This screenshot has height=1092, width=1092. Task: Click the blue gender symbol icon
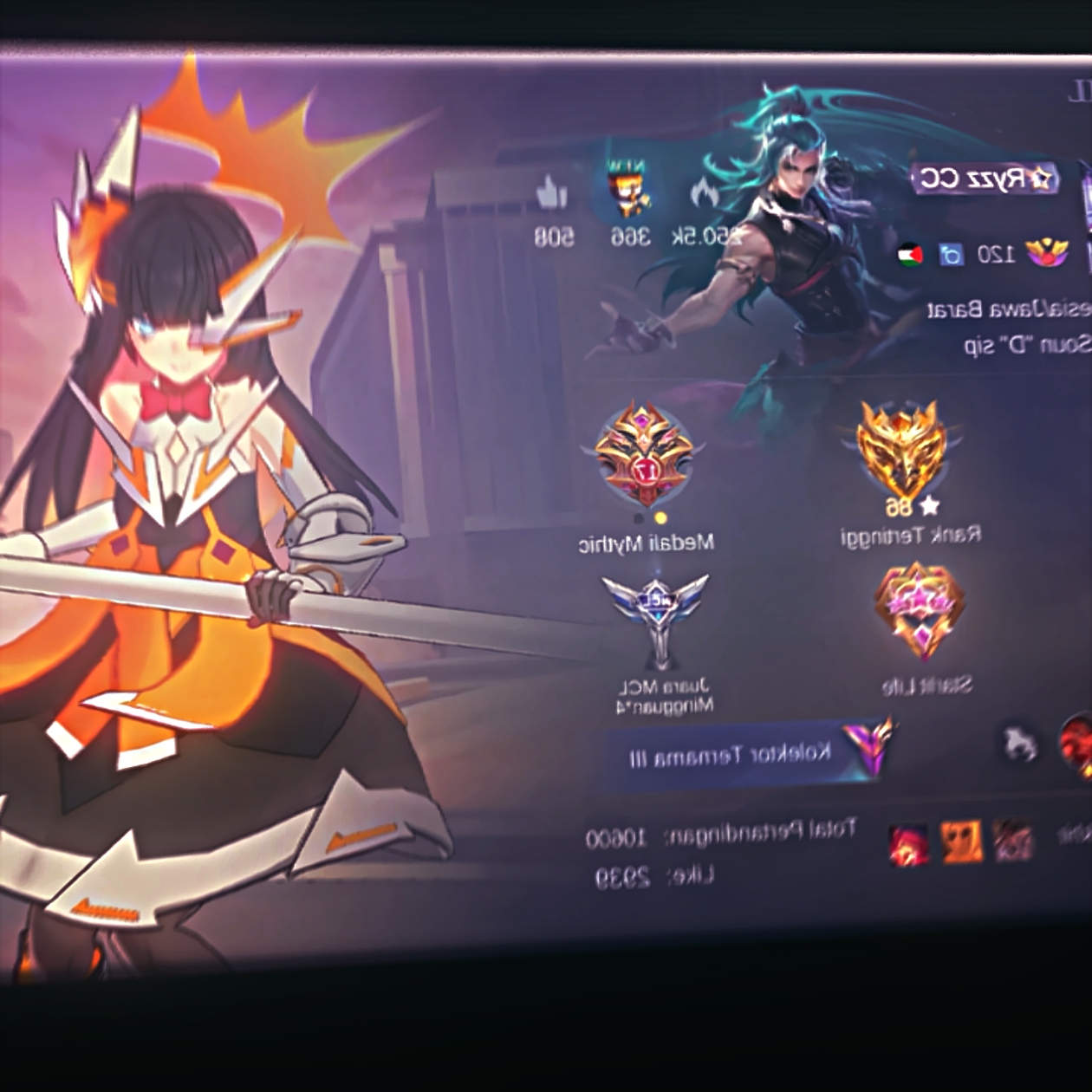[x=952, y=255]
